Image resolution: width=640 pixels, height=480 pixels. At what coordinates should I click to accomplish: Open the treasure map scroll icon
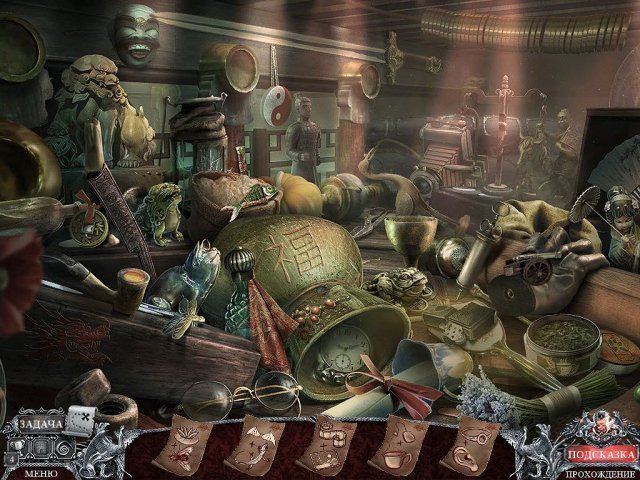79,421
